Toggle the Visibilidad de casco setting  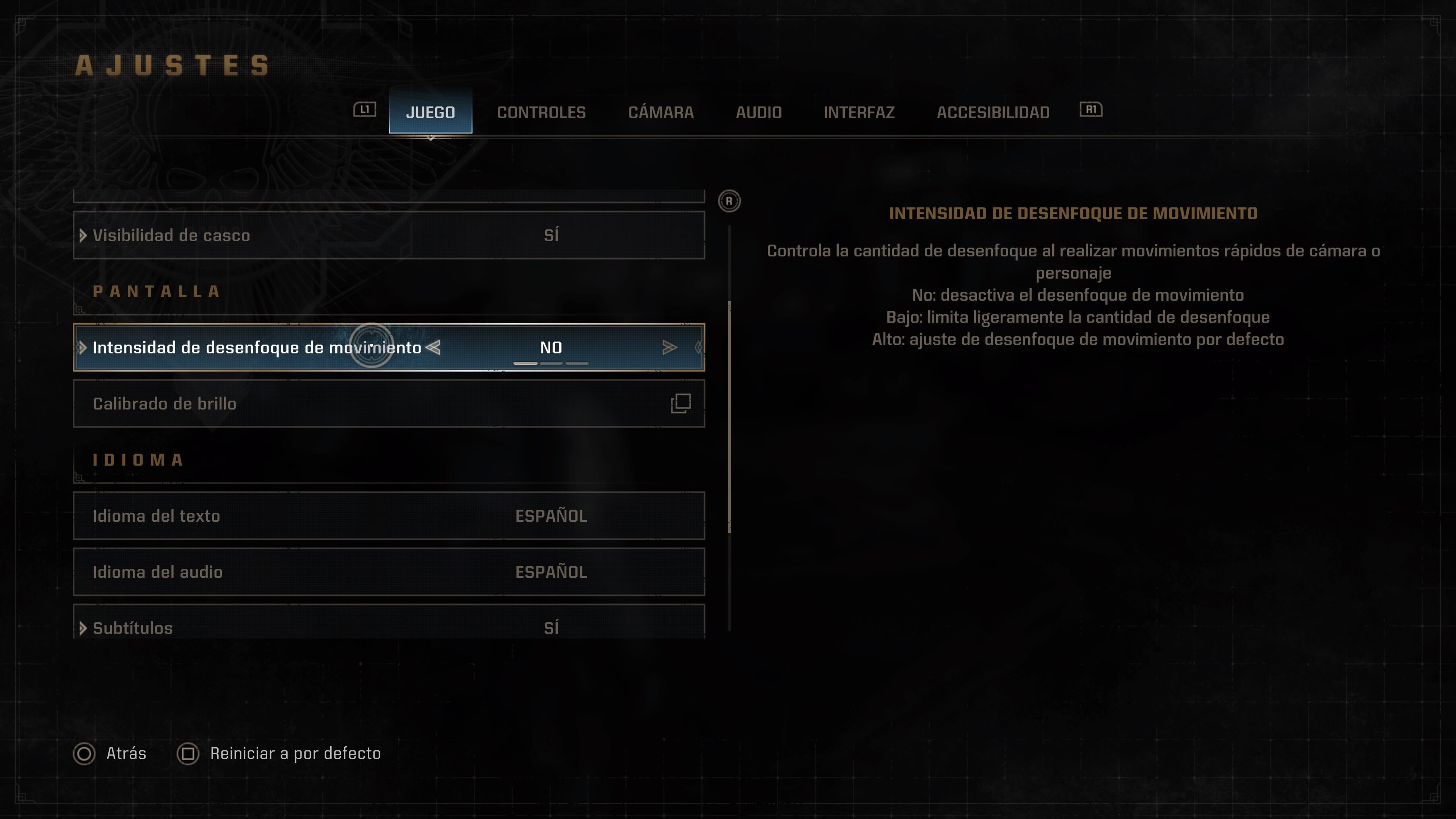[389, 235]
